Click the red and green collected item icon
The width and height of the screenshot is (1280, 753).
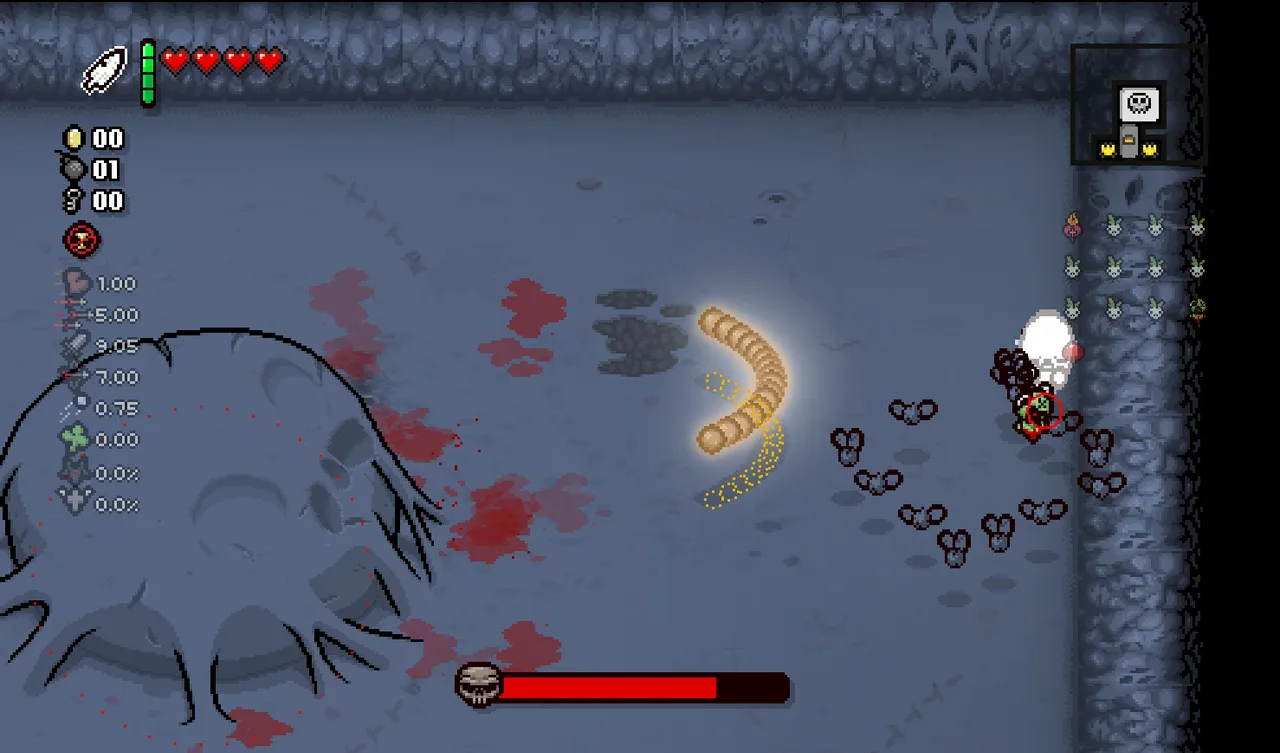[x=1197, y=309]
